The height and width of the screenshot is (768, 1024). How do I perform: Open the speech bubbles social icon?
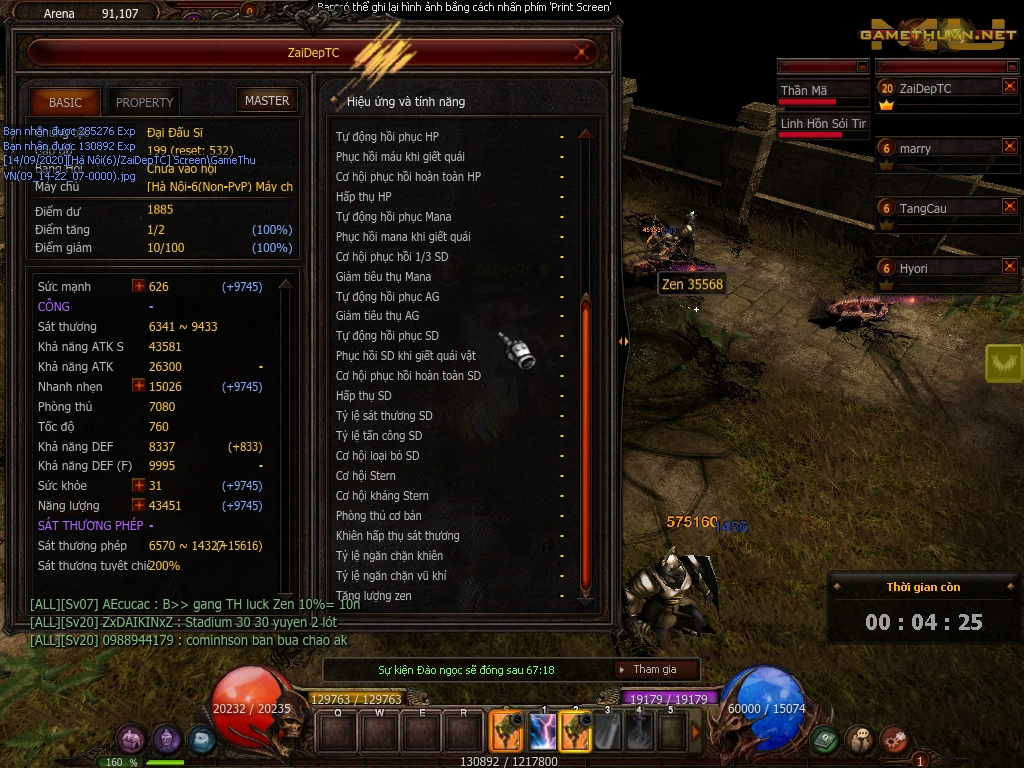[859, 740]
